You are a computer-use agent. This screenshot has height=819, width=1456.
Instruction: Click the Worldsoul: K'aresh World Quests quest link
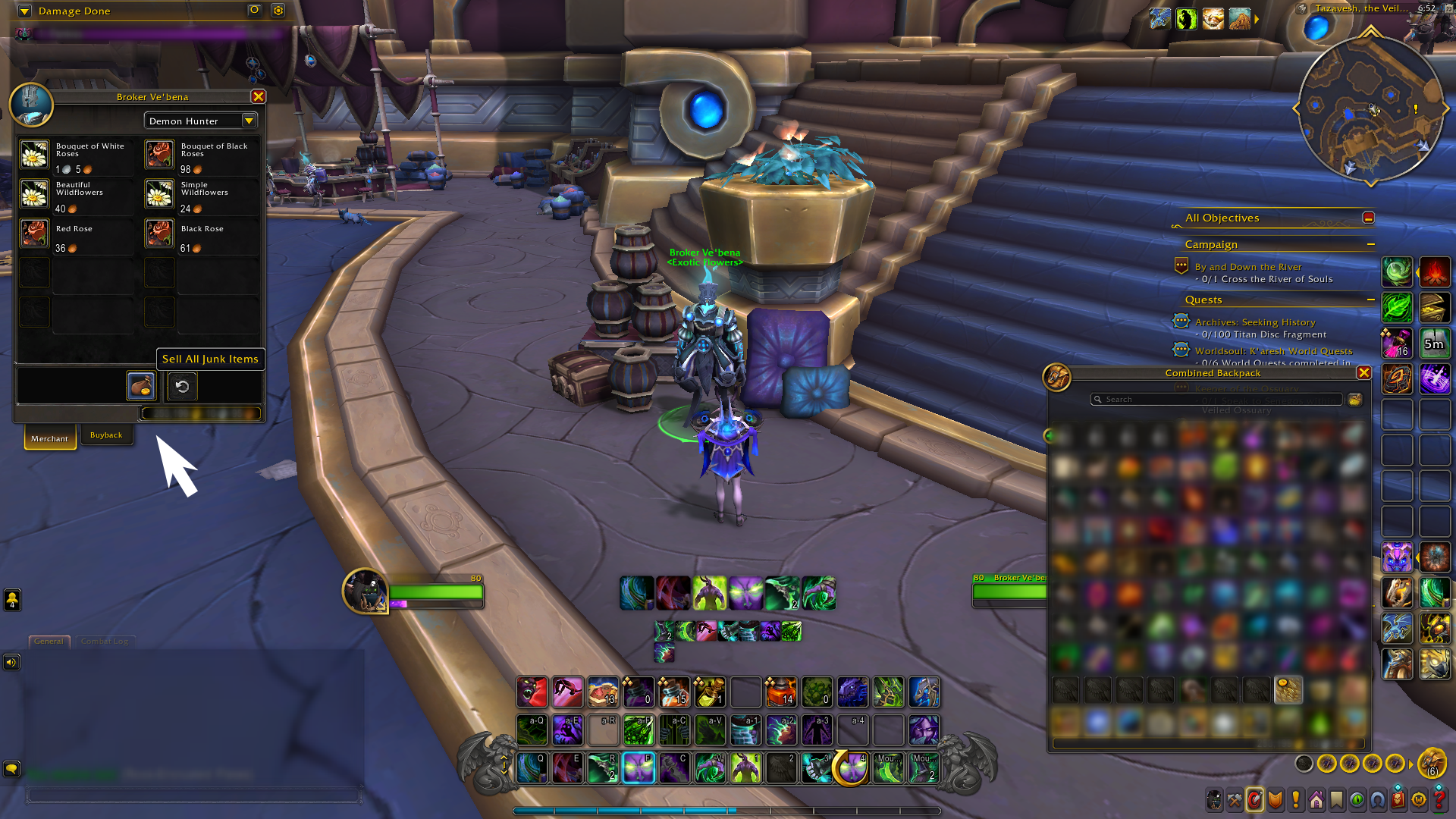click(x=1274, y=350)
